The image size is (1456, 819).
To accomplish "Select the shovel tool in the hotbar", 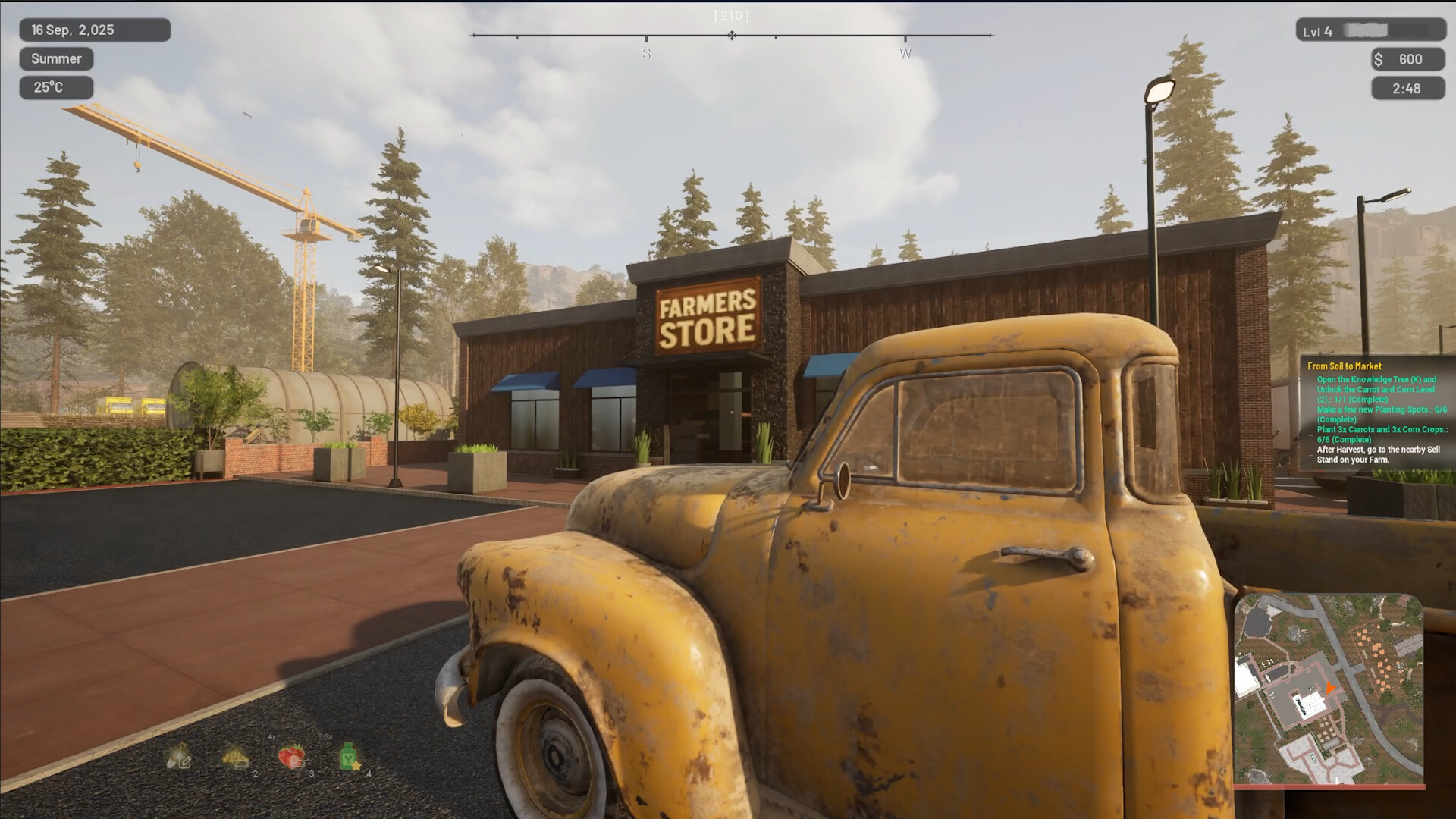I will click(180, 757).
